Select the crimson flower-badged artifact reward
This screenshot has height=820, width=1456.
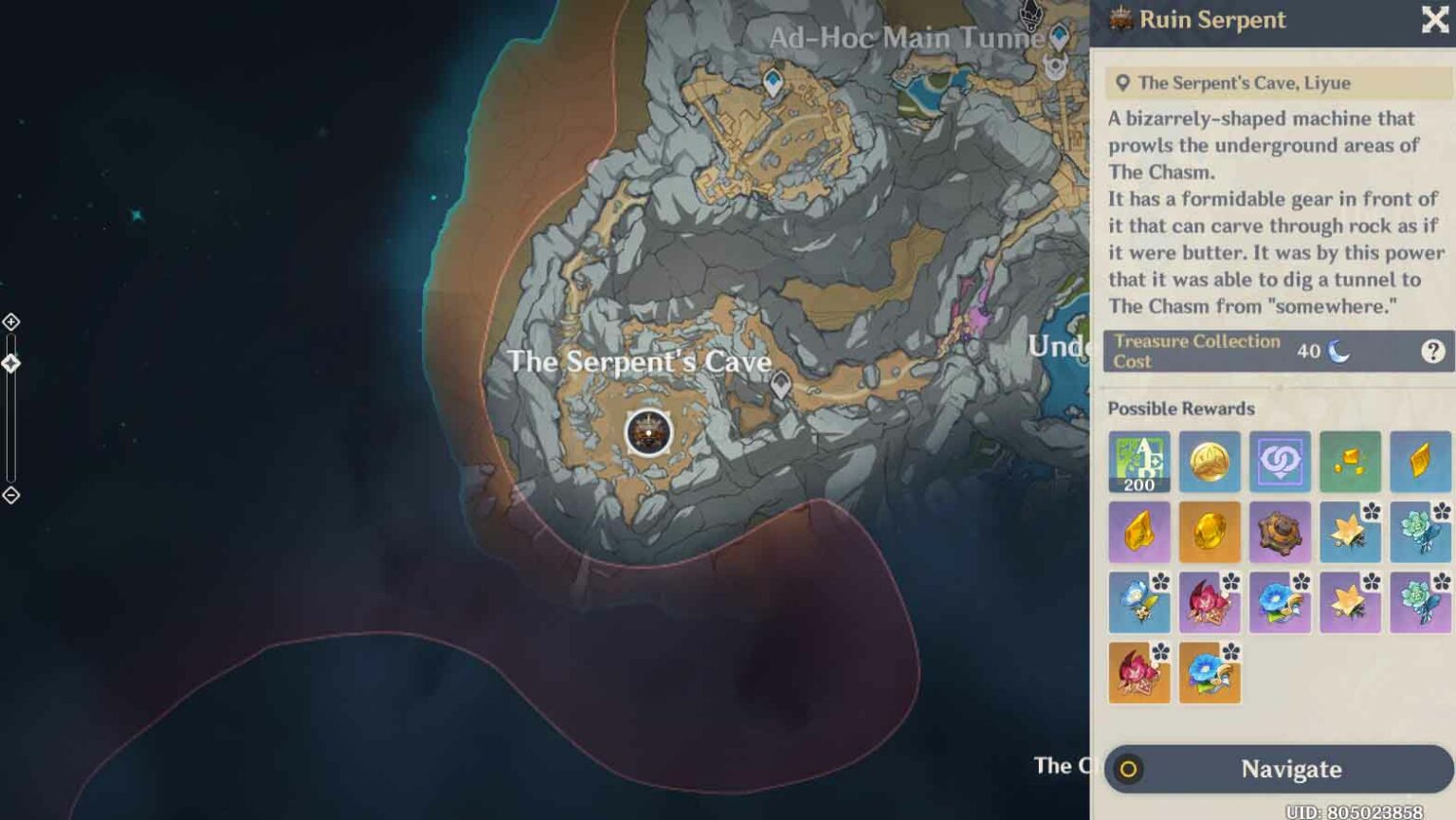(1210, 603)
